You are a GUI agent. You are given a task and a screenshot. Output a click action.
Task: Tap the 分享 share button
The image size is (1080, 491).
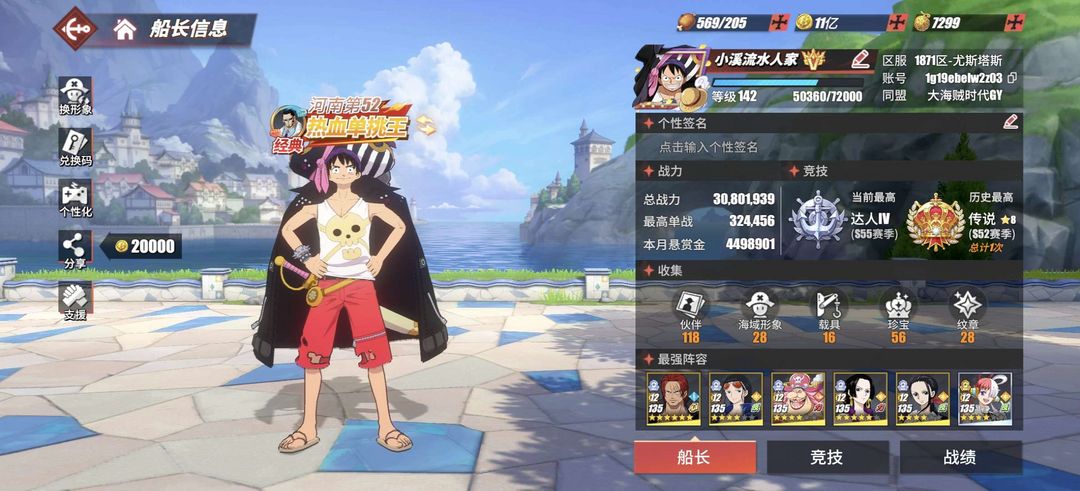(75, 248)
